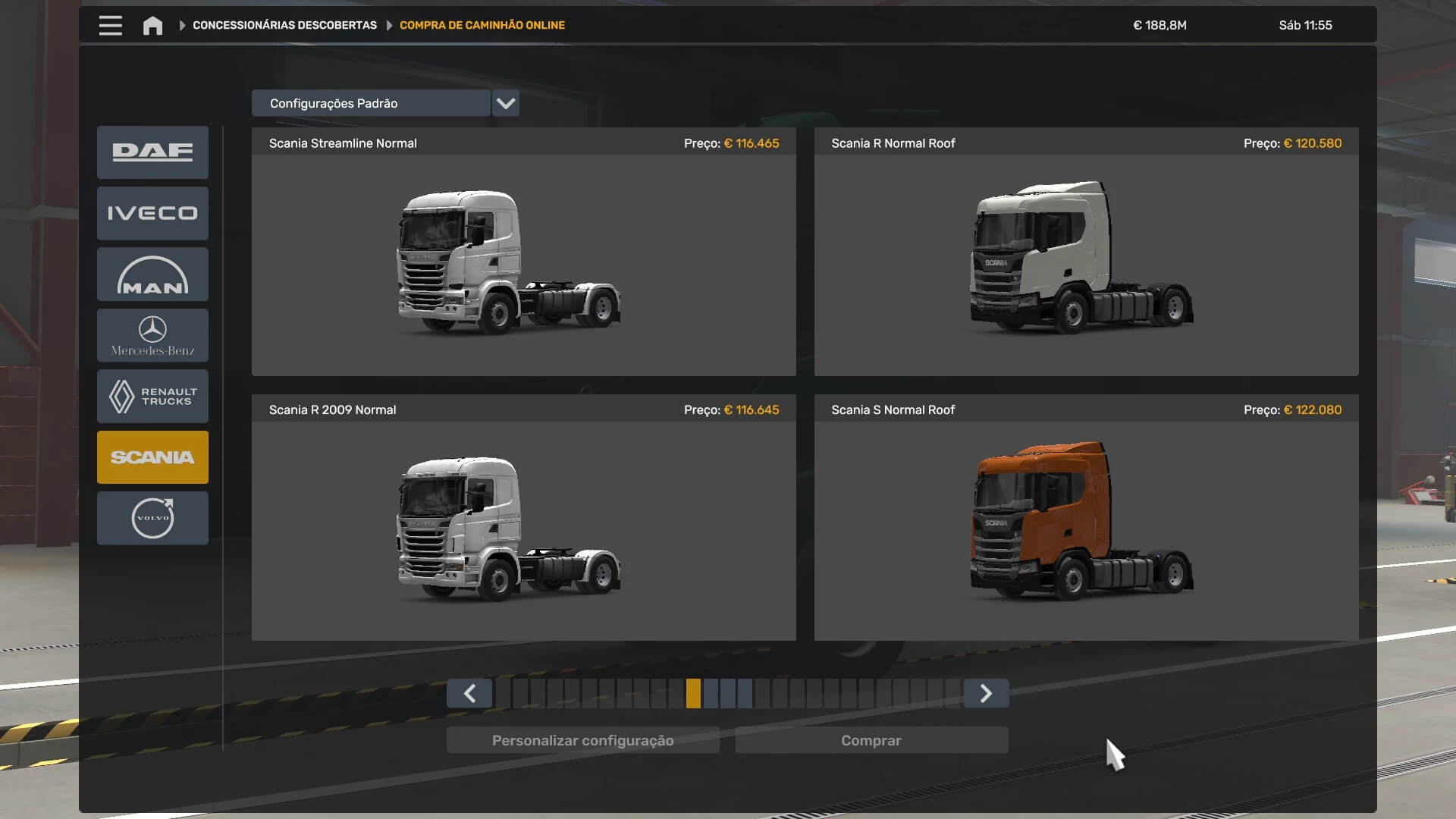Advance to the next truck page
Viewport: 1456px width, 819px height.
[x=986, y=693]
